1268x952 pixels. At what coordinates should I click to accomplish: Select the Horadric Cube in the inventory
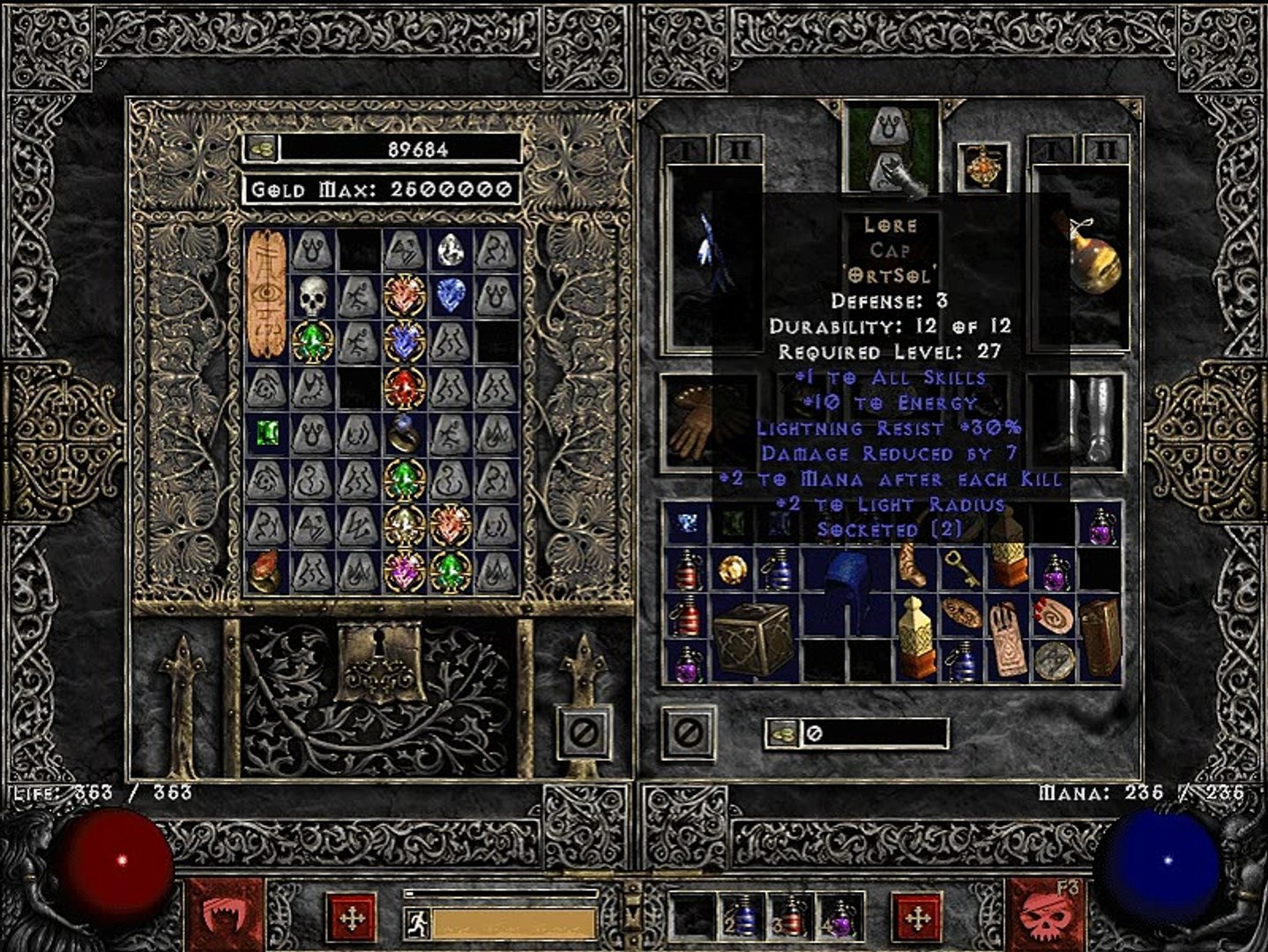pos(750,639)
